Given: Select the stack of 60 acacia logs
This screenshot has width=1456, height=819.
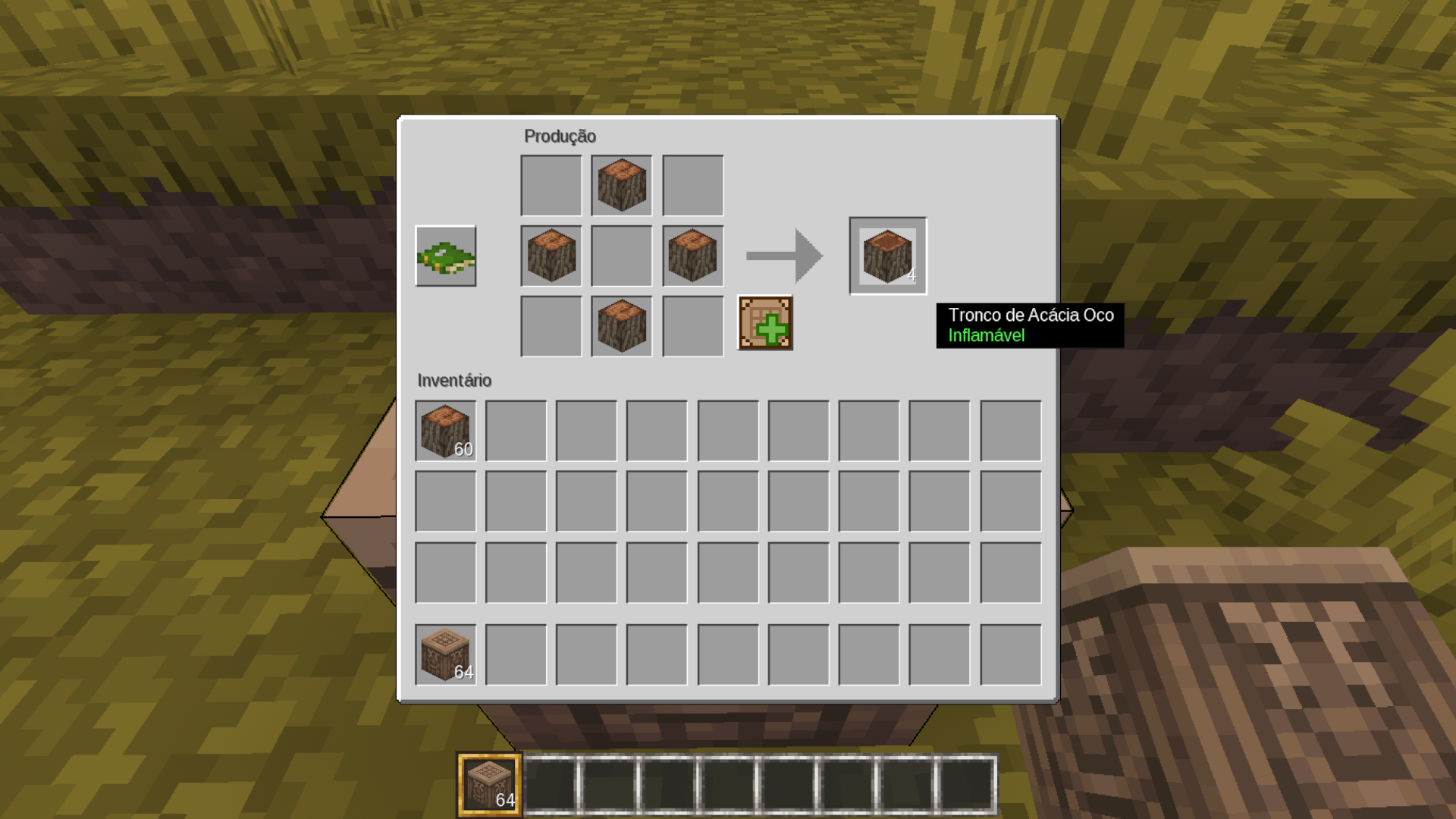Looking at the screenshot, I should (x=446, y=431).
